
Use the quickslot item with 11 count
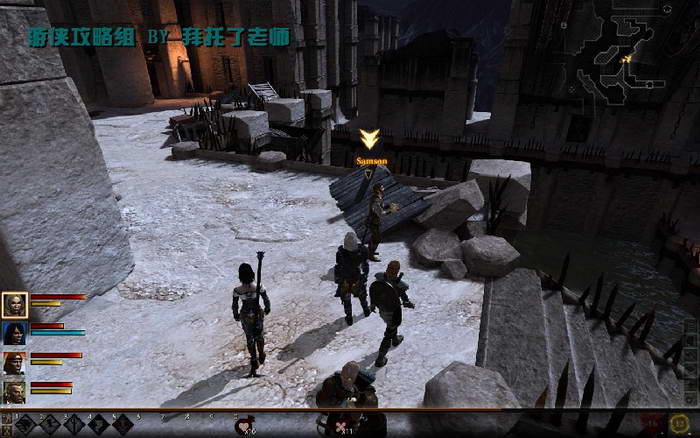(x=344, y=424)
